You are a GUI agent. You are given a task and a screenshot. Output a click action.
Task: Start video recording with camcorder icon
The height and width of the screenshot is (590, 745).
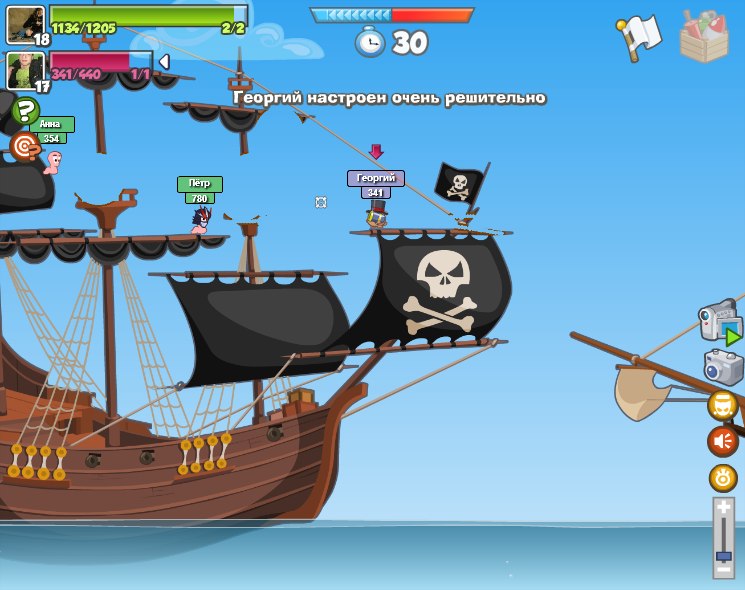coord(720,322)
